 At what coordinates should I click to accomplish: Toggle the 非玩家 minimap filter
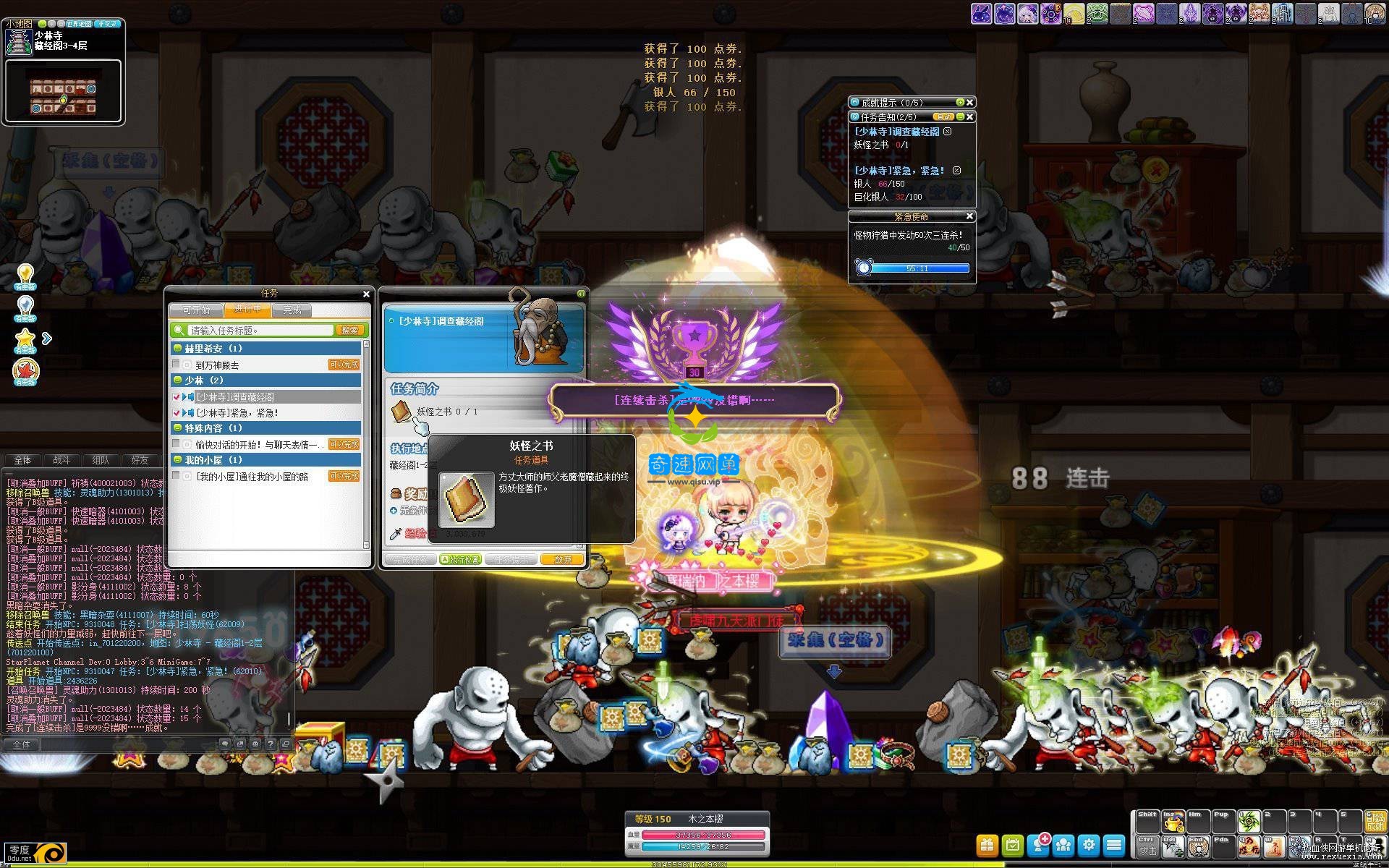click(108, 24)
